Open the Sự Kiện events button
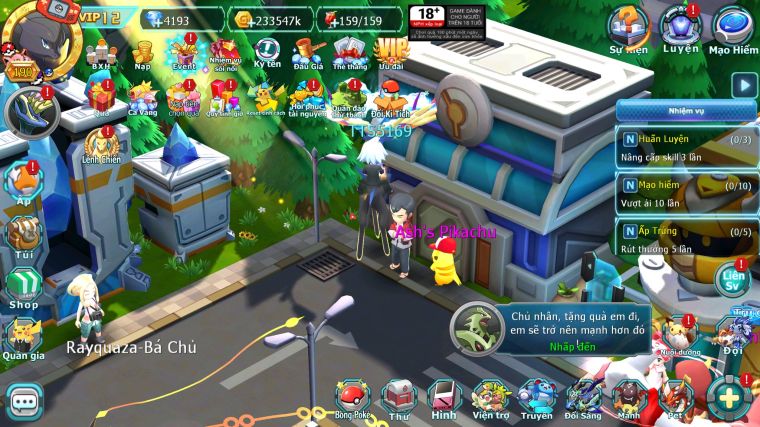This screenshot has width=760, height=427. [629, 28]
